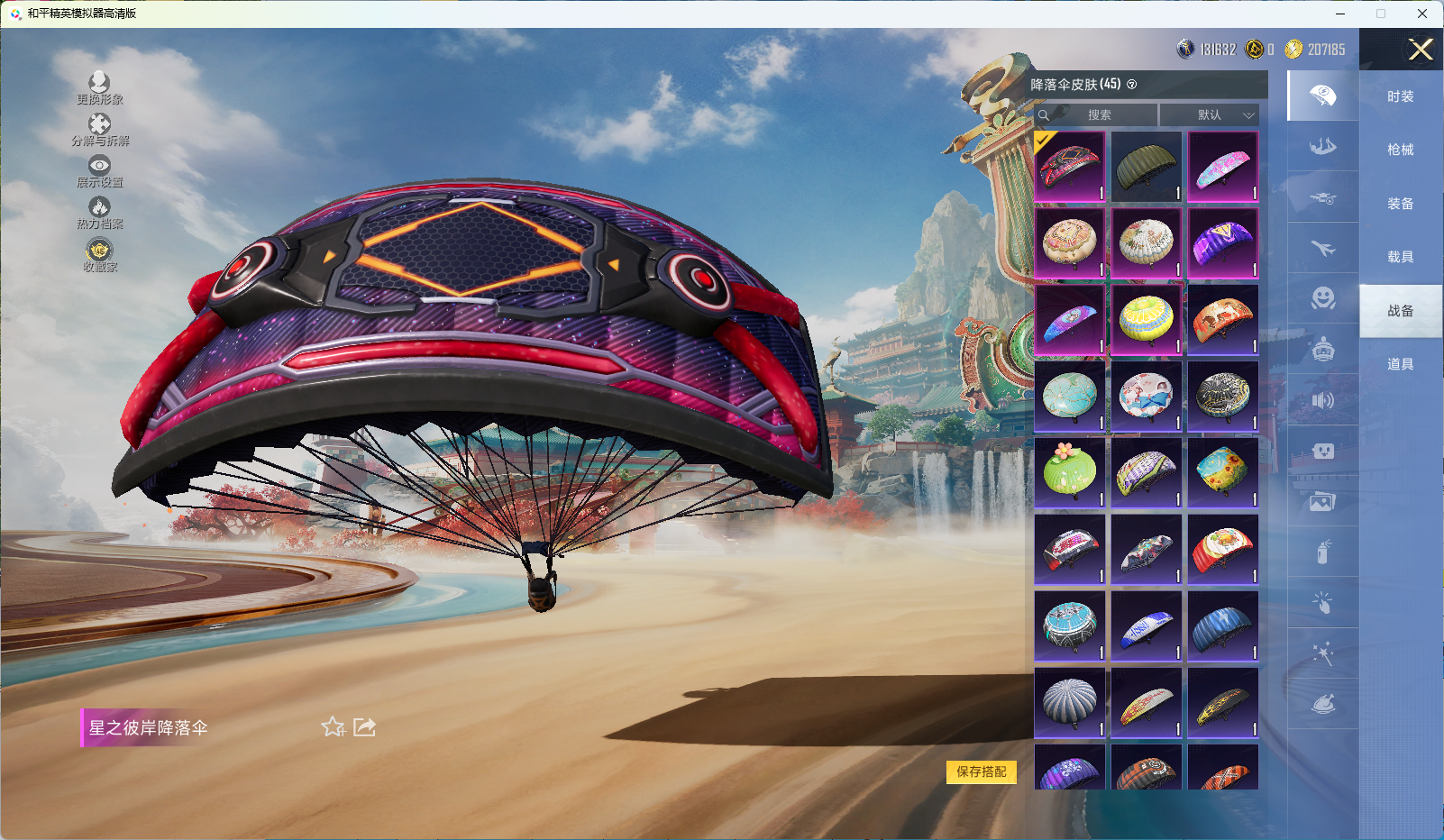Open 展示设置 display settings

point(99,171)
